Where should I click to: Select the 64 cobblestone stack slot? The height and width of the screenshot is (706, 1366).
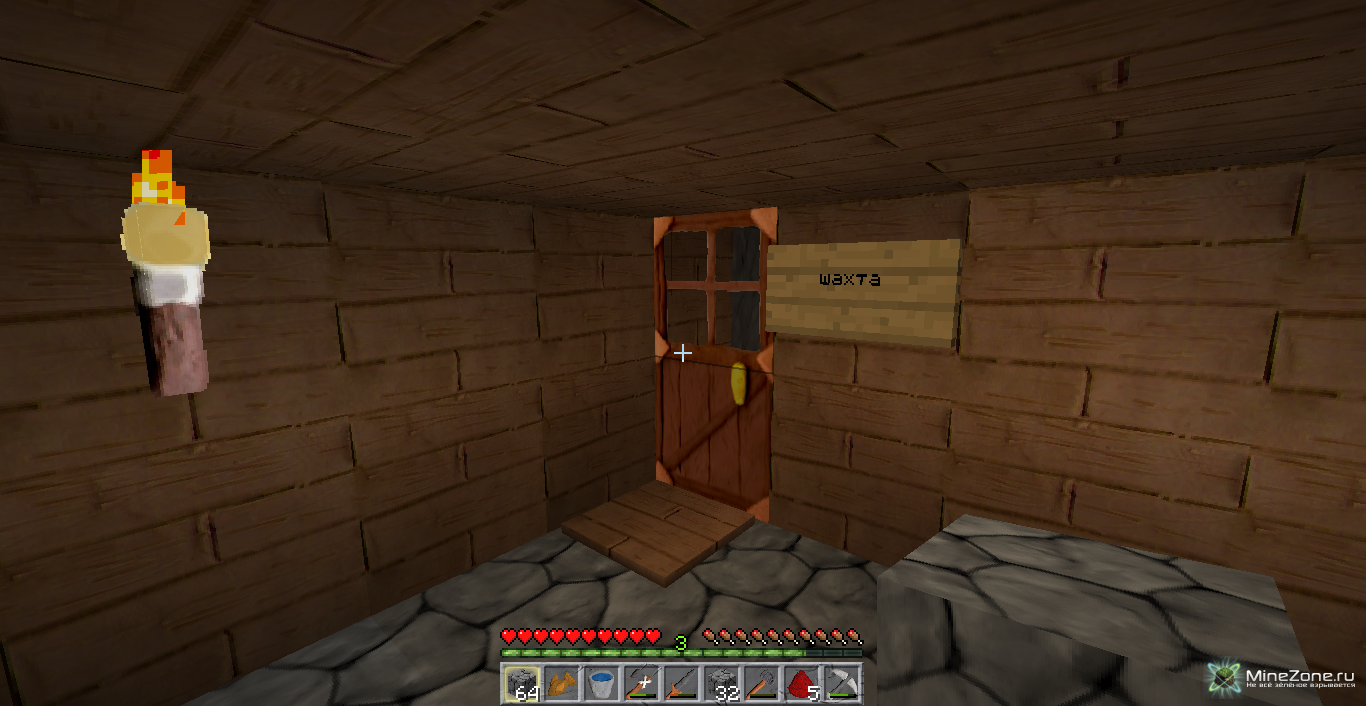click(521, 684)
